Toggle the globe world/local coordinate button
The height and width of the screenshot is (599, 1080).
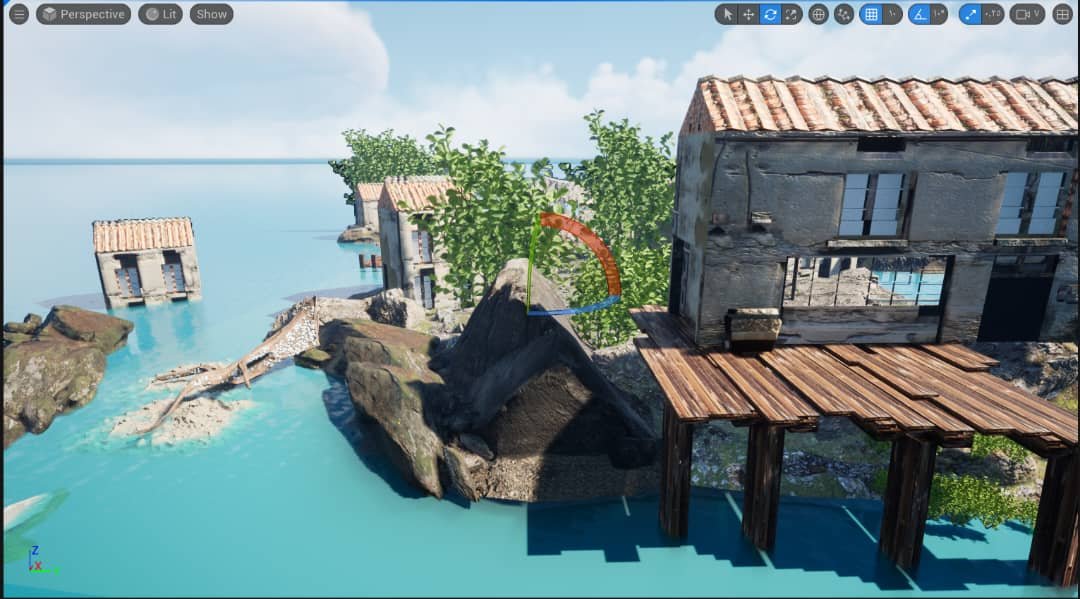pos(818,14)
